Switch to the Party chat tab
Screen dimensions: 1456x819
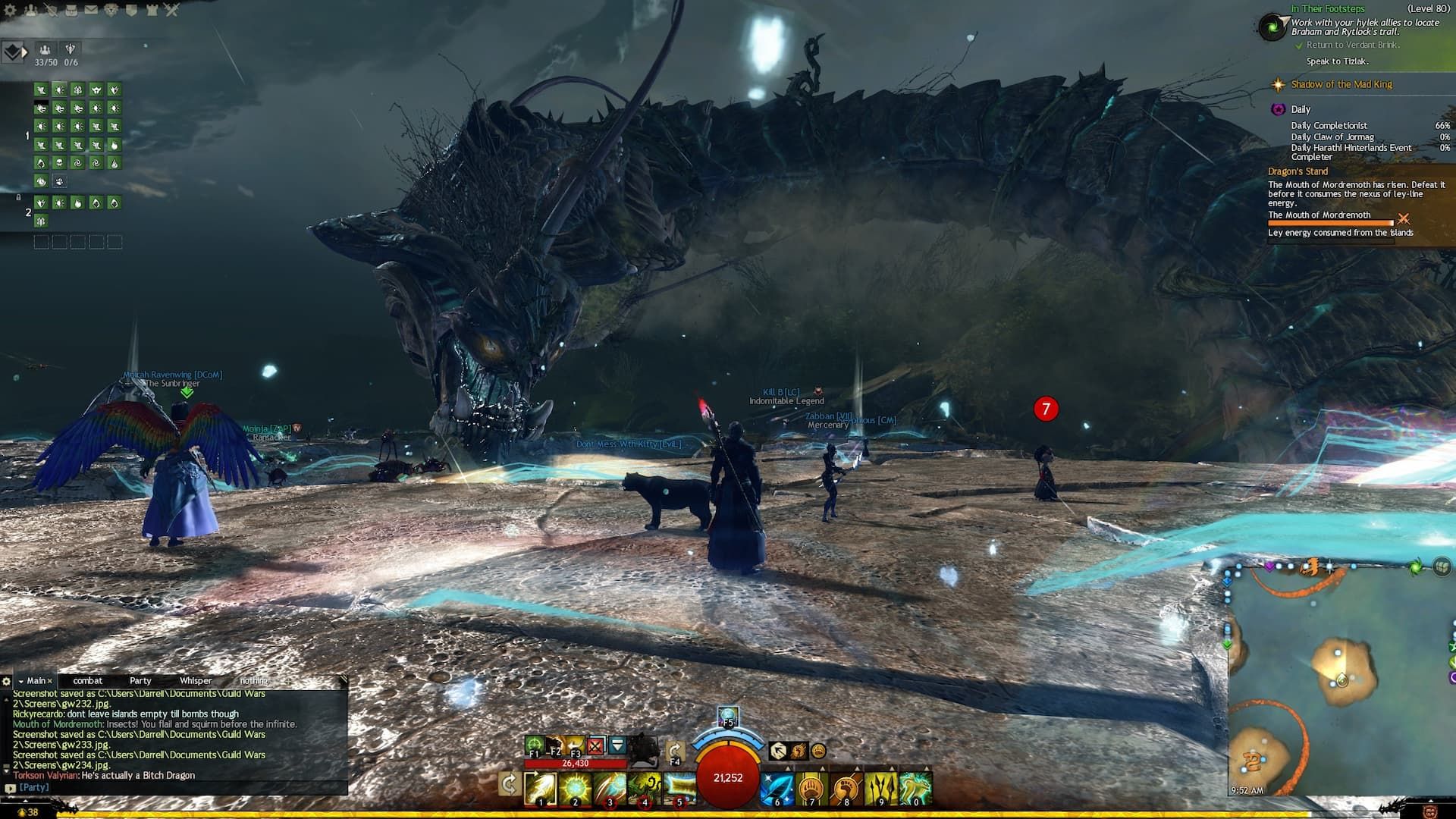click(x=140, y=681)
